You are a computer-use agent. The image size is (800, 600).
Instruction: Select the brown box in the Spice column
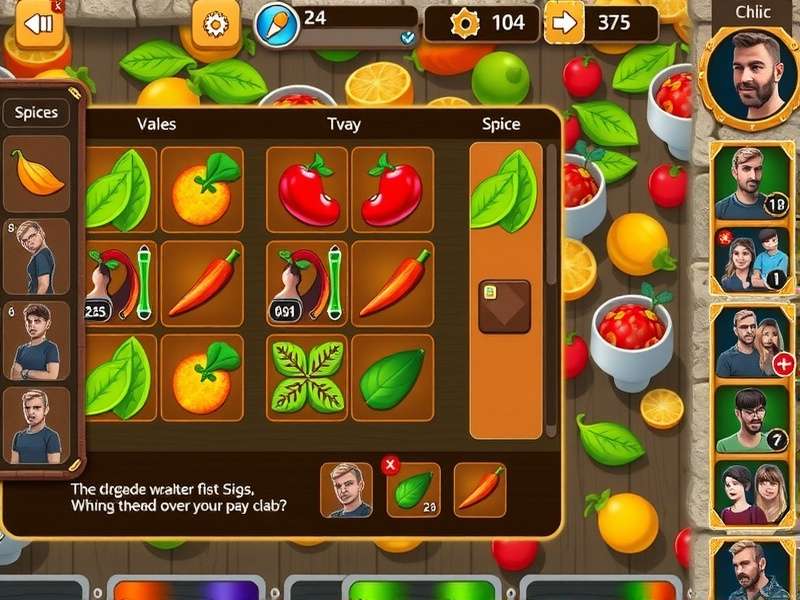pos(504,306)
